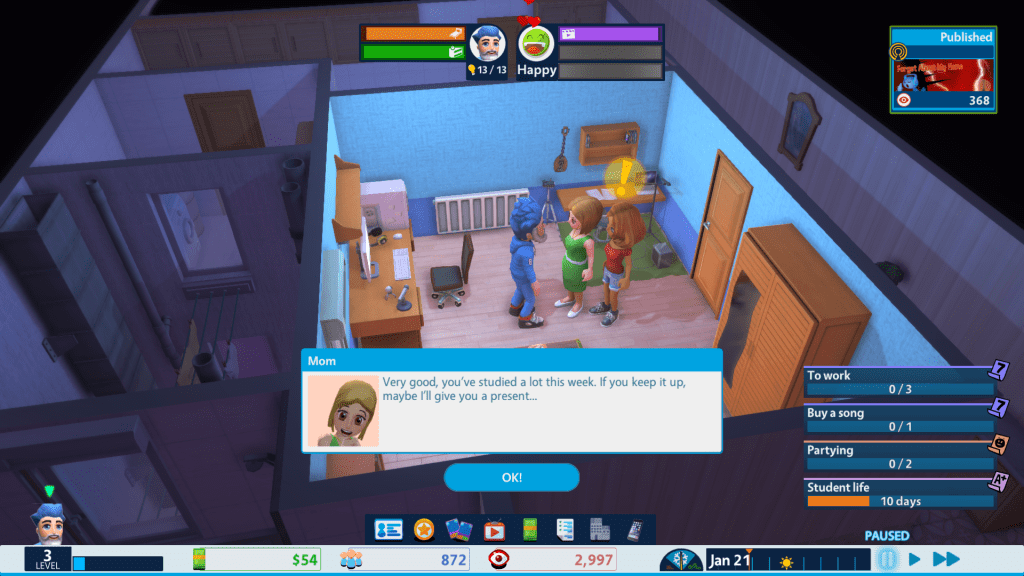Open the smartphone icon
The height and width of the screenshot is (576, 1024).
tap(634, 529)
